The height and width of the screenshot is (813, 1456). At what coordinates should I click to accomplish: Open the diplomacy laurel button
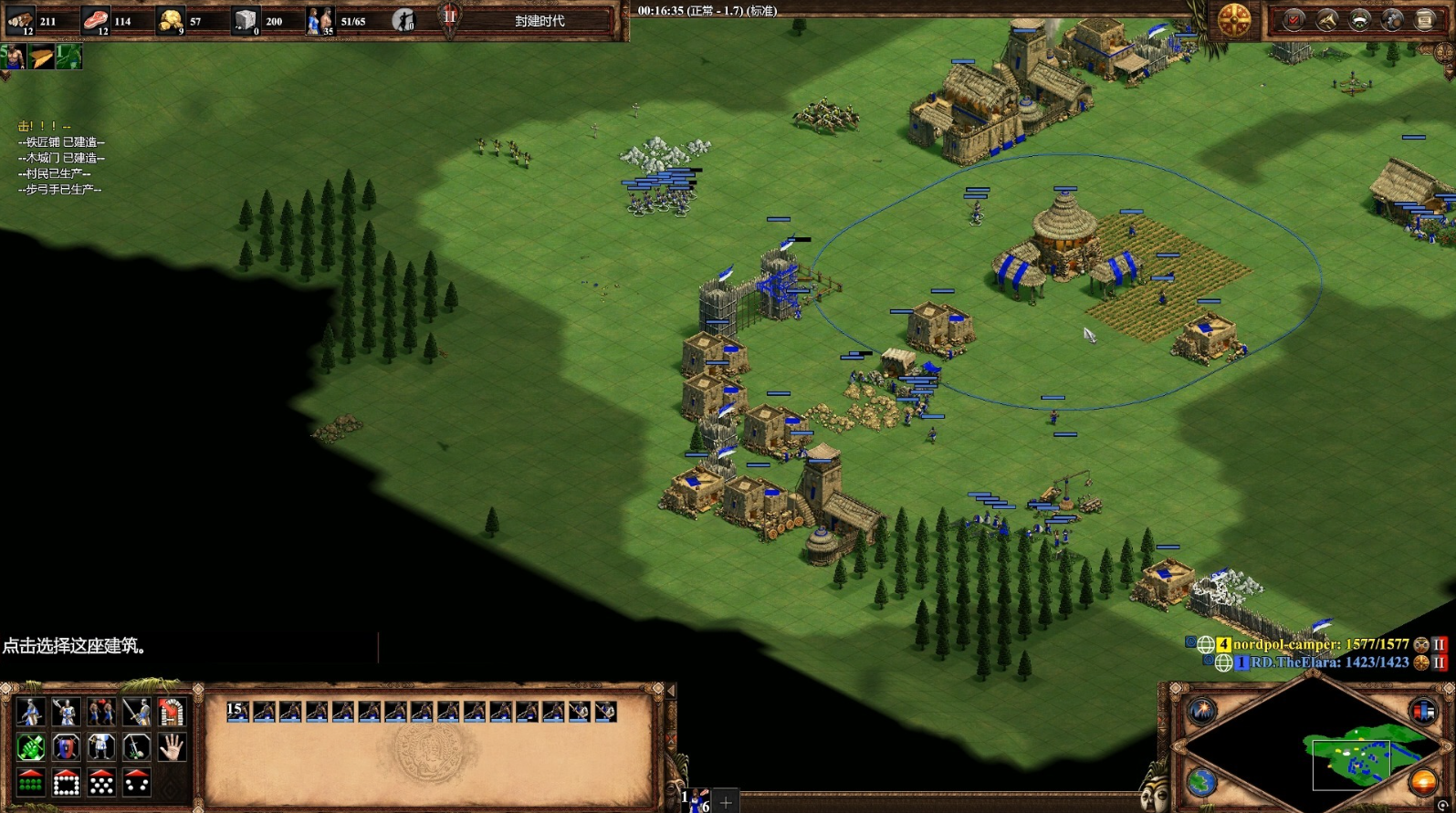click(1359, 20)
